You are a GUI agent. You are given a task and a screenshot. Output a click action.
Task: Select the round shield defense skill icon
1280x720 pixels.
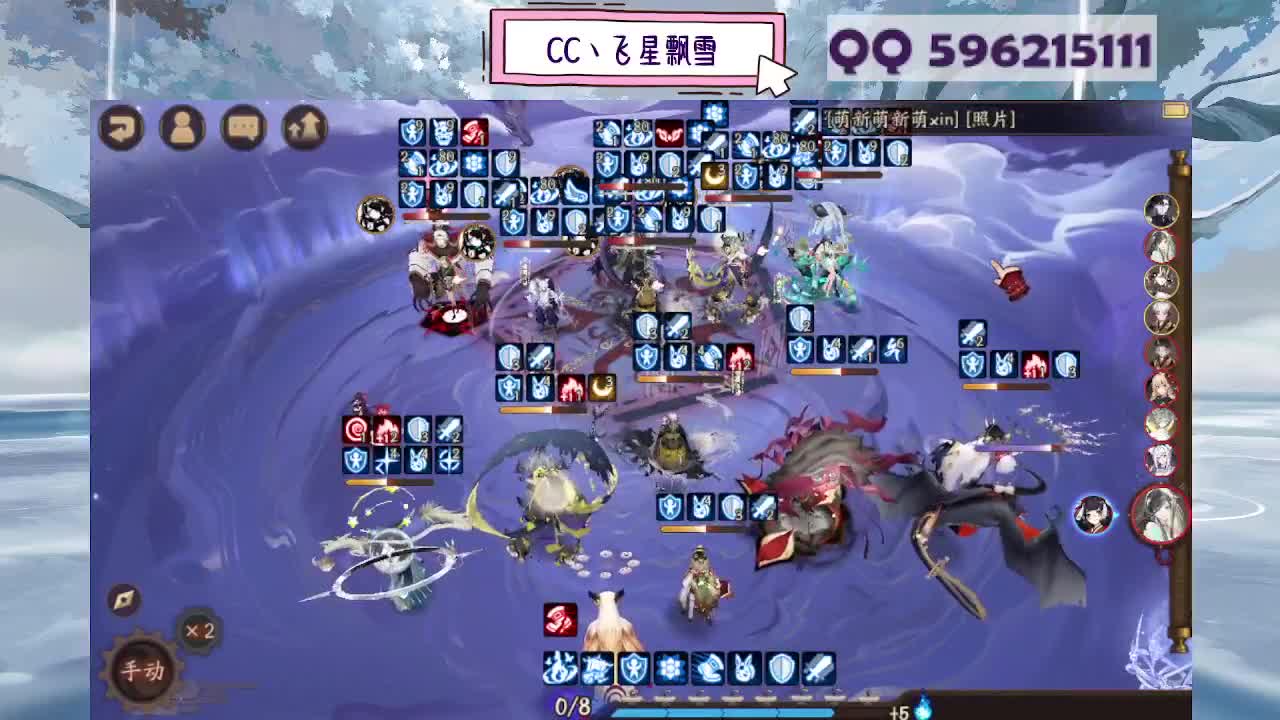pyautogui.click(x=780, y=667)
